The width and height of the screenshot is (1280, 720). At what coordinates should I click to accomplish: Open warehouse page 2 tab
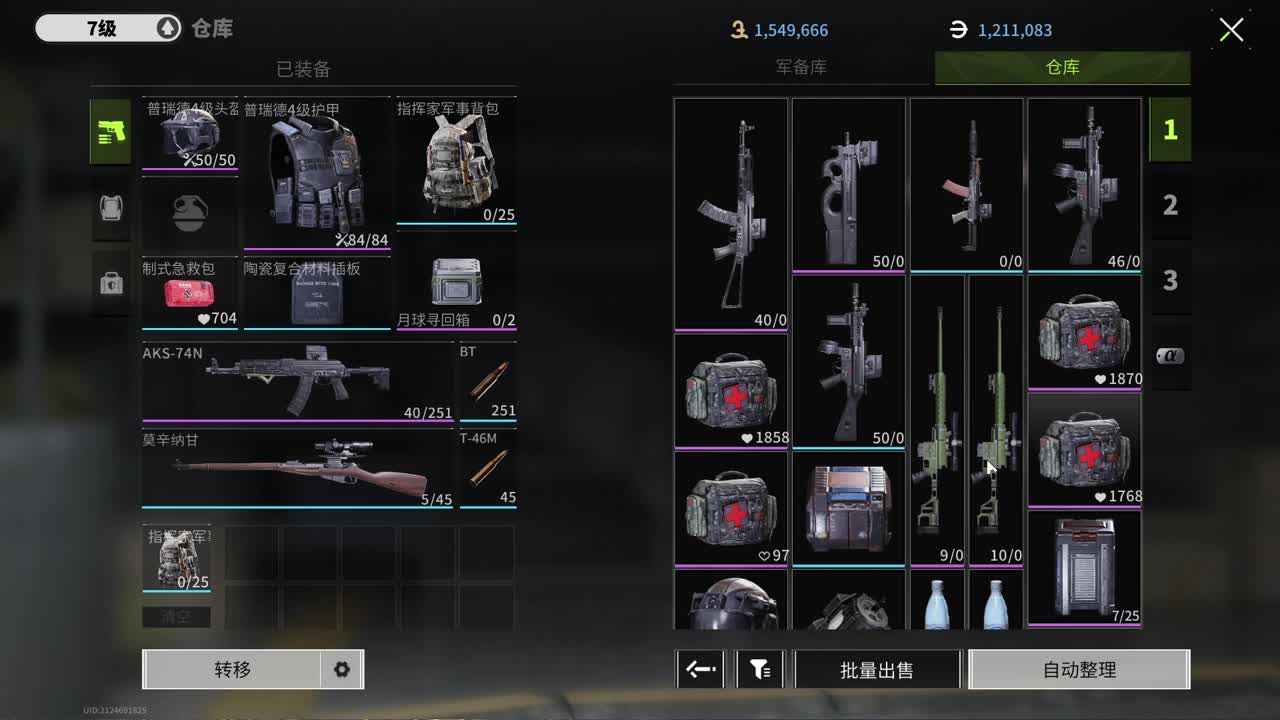point(1170,204)
